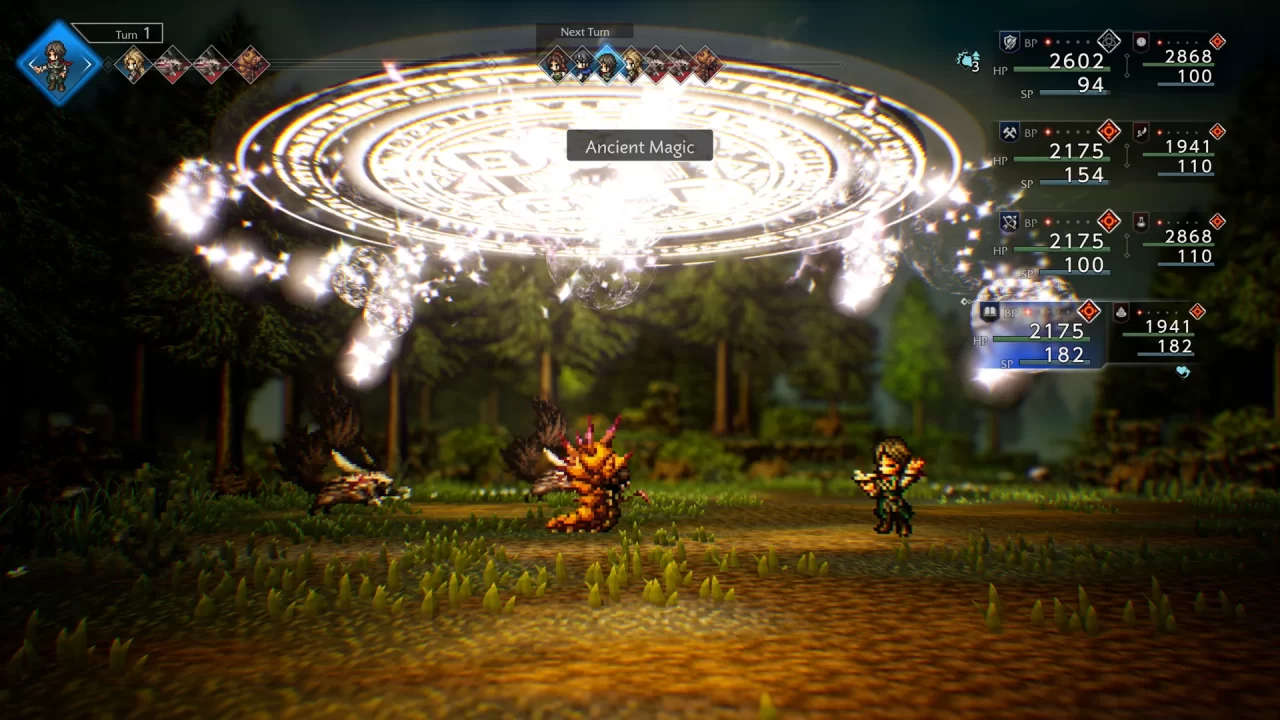Click the crossed-tools job icon of the third member

[x=1009, y=220]
